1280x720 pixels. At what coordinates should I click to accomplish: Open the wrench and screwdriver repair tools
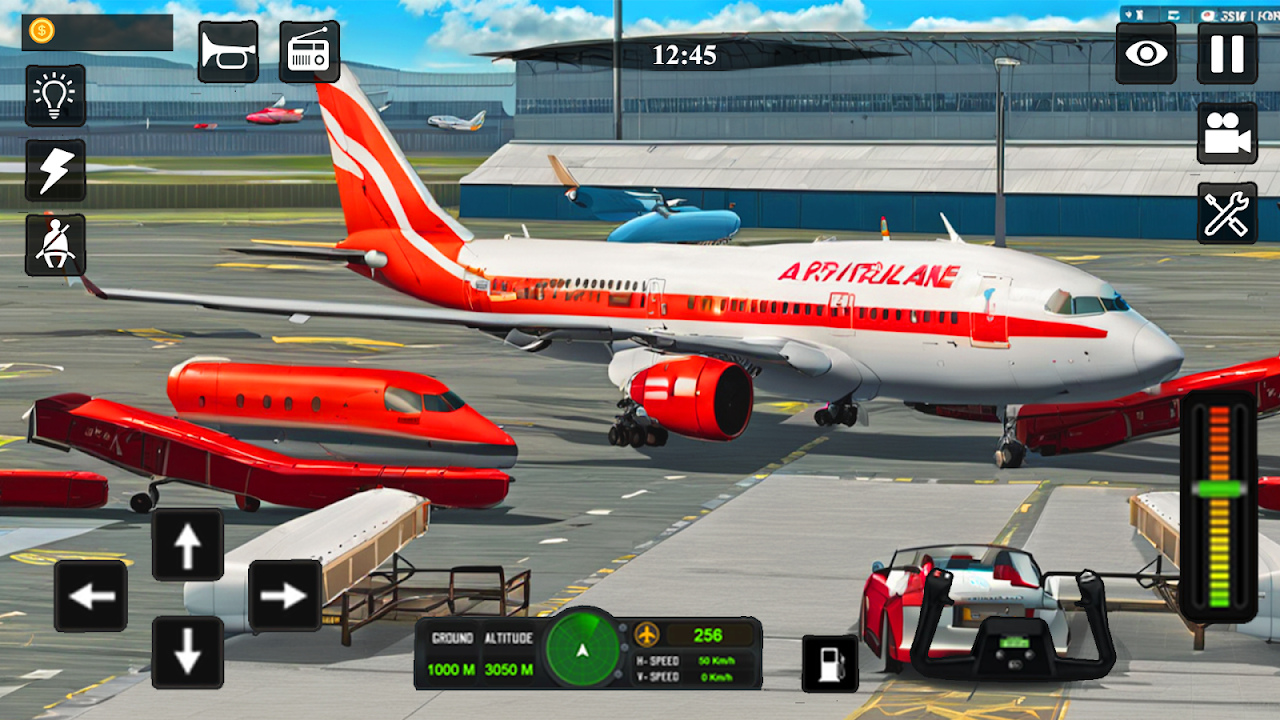tap(1227, 213)
